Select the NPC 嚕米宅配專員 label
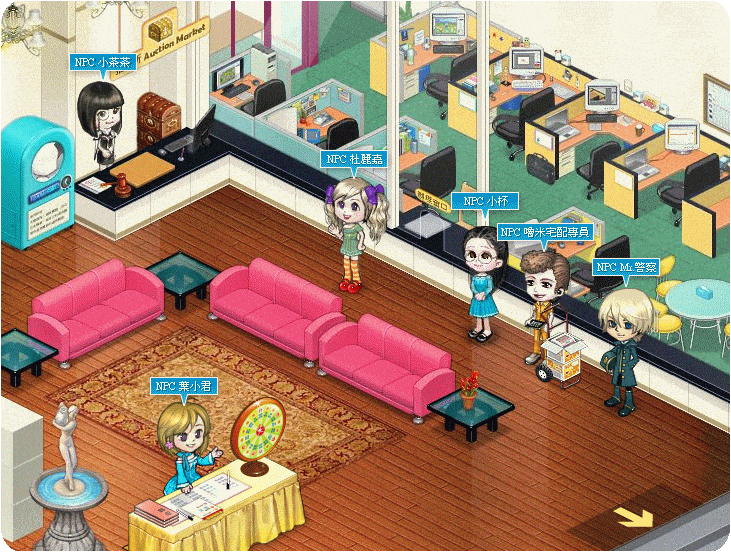Screen dimensions: 731x552 click(x=544, y=232)
